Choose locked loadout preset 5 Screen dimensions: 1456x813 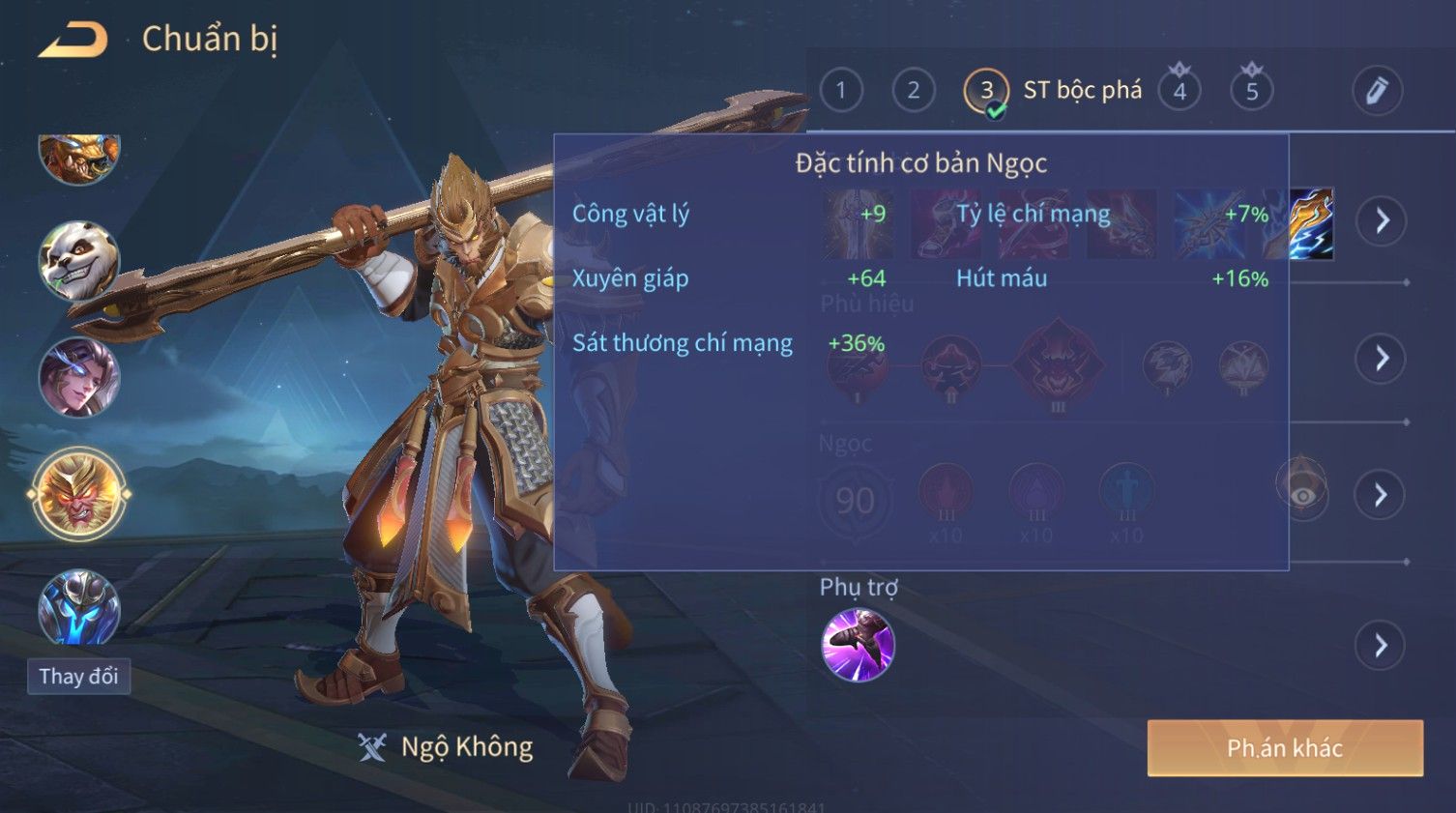coord(1252,91)
